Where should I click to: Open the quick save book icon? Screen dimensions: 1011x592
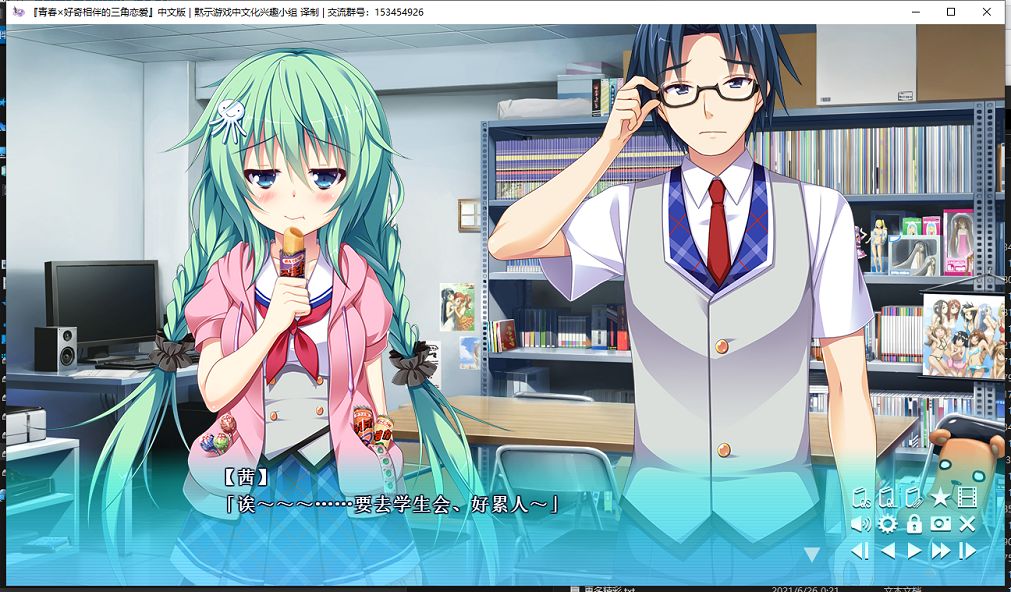point(860,497)
